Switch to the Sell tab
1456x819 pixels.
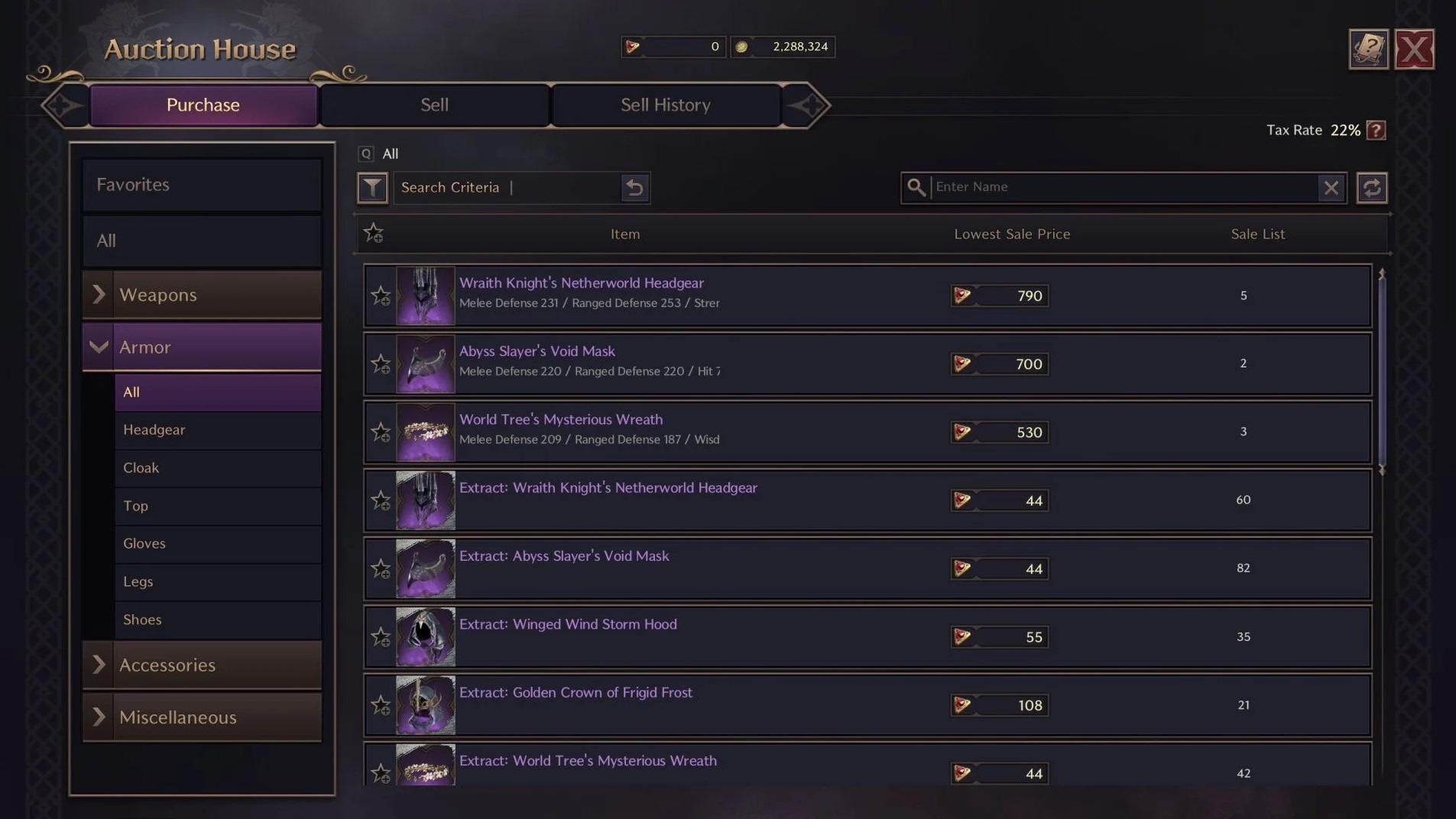pyautogui.click(x=433, y=105)
